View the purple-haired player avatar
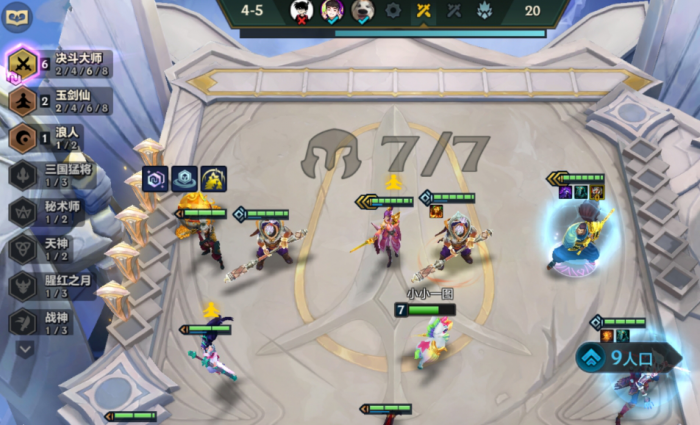 point(332,10)
